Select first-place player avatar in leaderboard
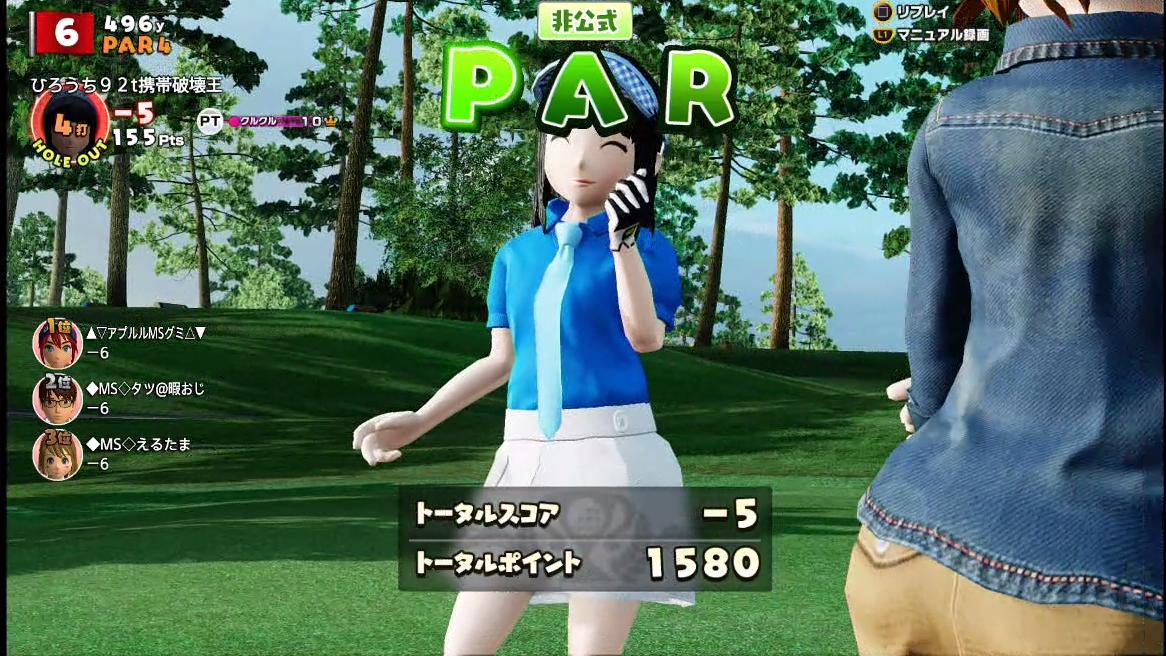Viewport: 1166px width, 656px height. [56, 343]
